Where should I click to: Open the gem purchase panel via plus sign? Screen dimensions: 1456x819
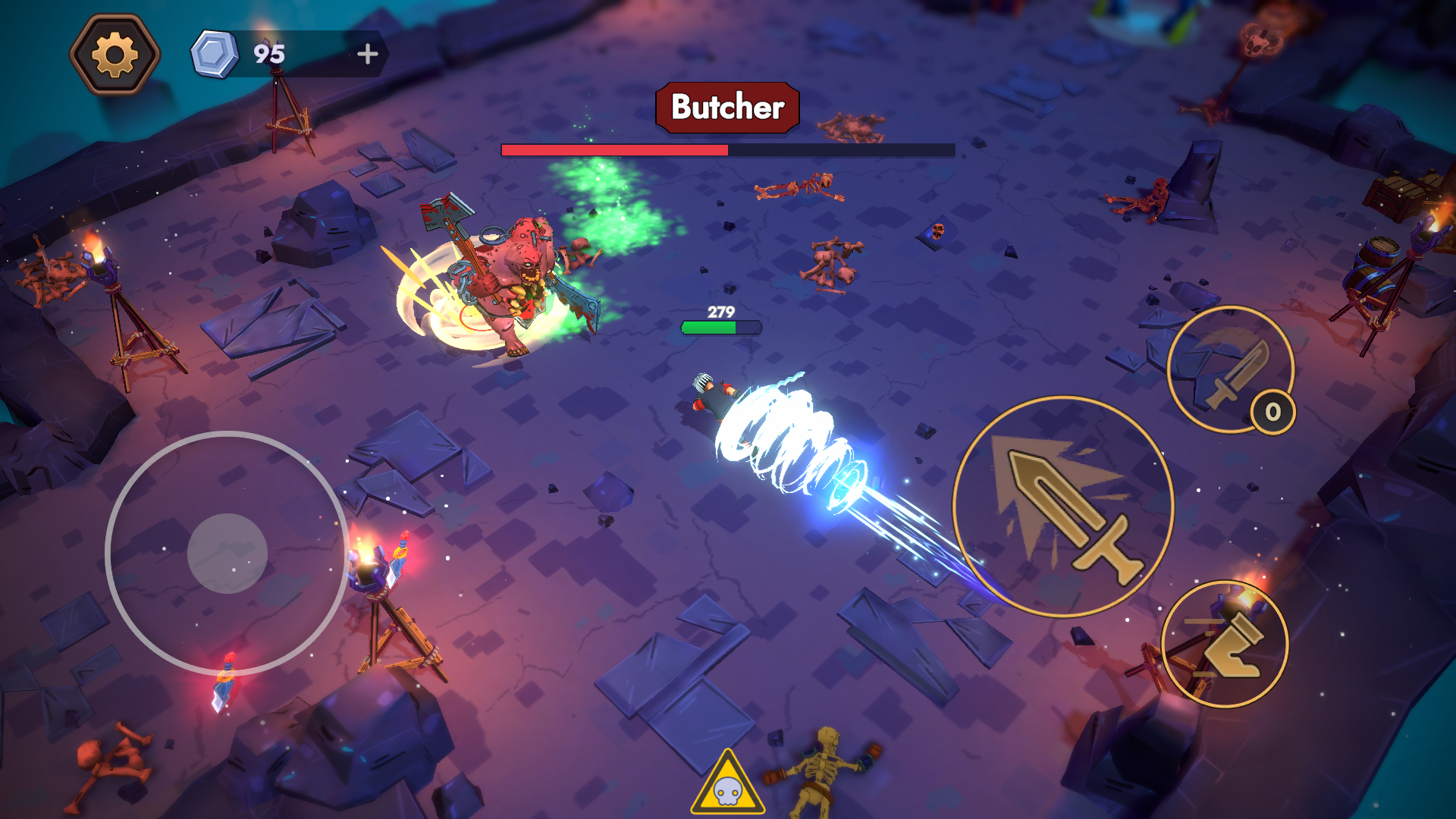pos(367,53)
